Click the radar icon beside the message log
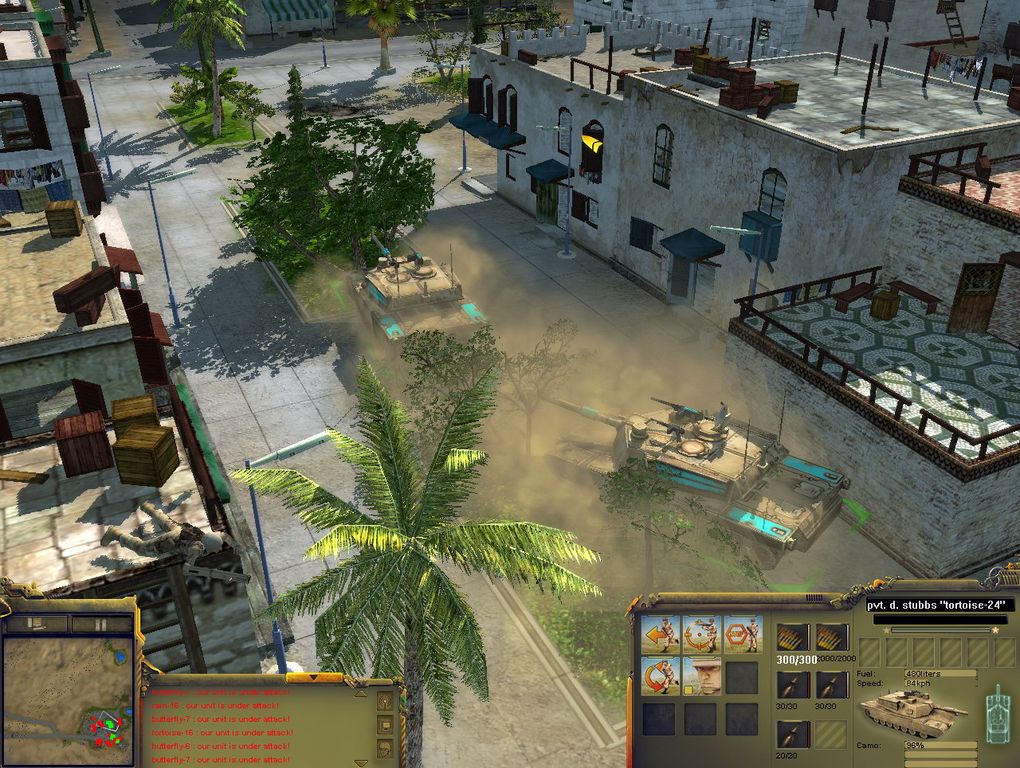Screen dimensions: 1020x768 click(385, 701)
